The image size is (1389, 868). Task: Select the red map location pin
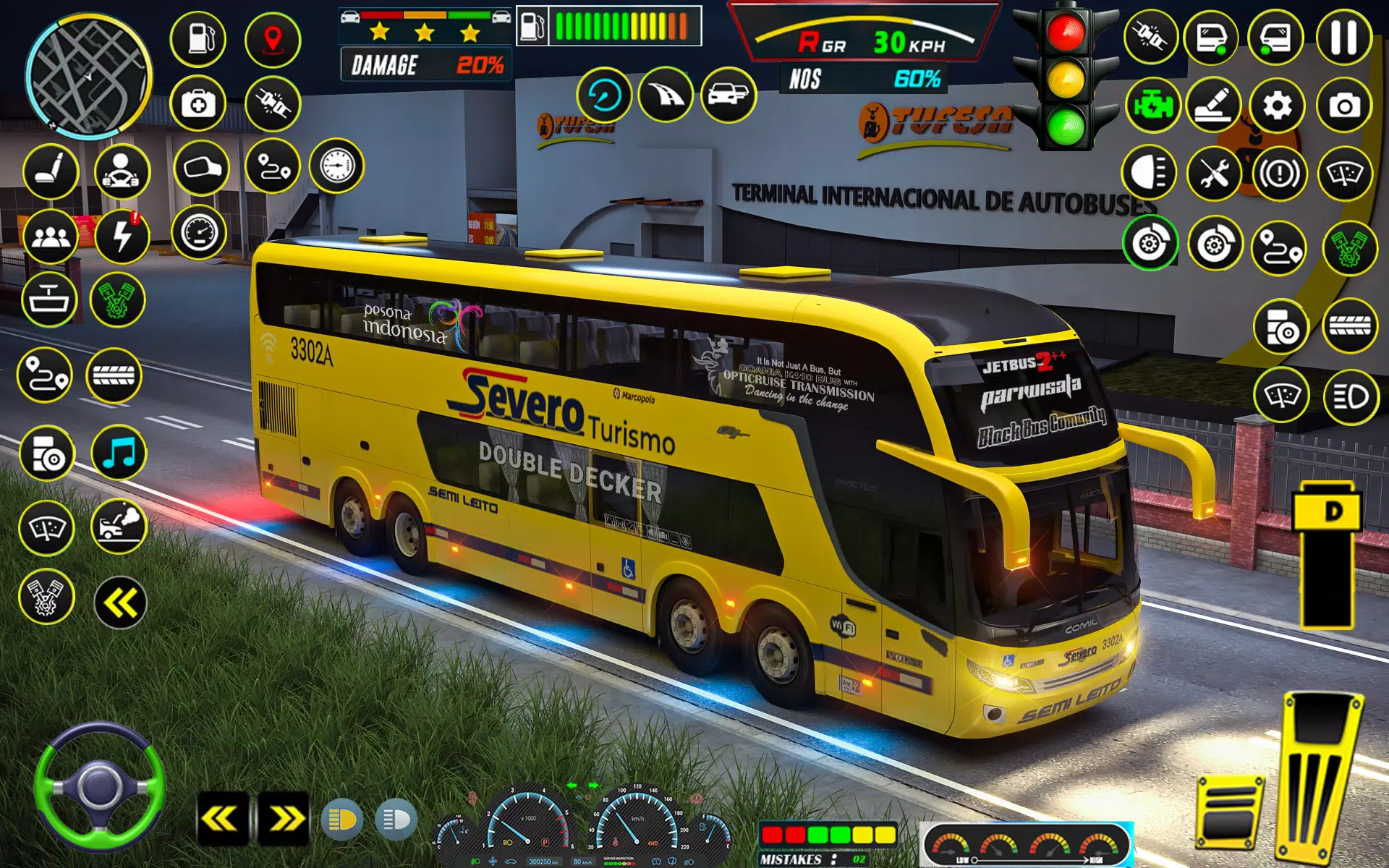click(x=273, y=38)
